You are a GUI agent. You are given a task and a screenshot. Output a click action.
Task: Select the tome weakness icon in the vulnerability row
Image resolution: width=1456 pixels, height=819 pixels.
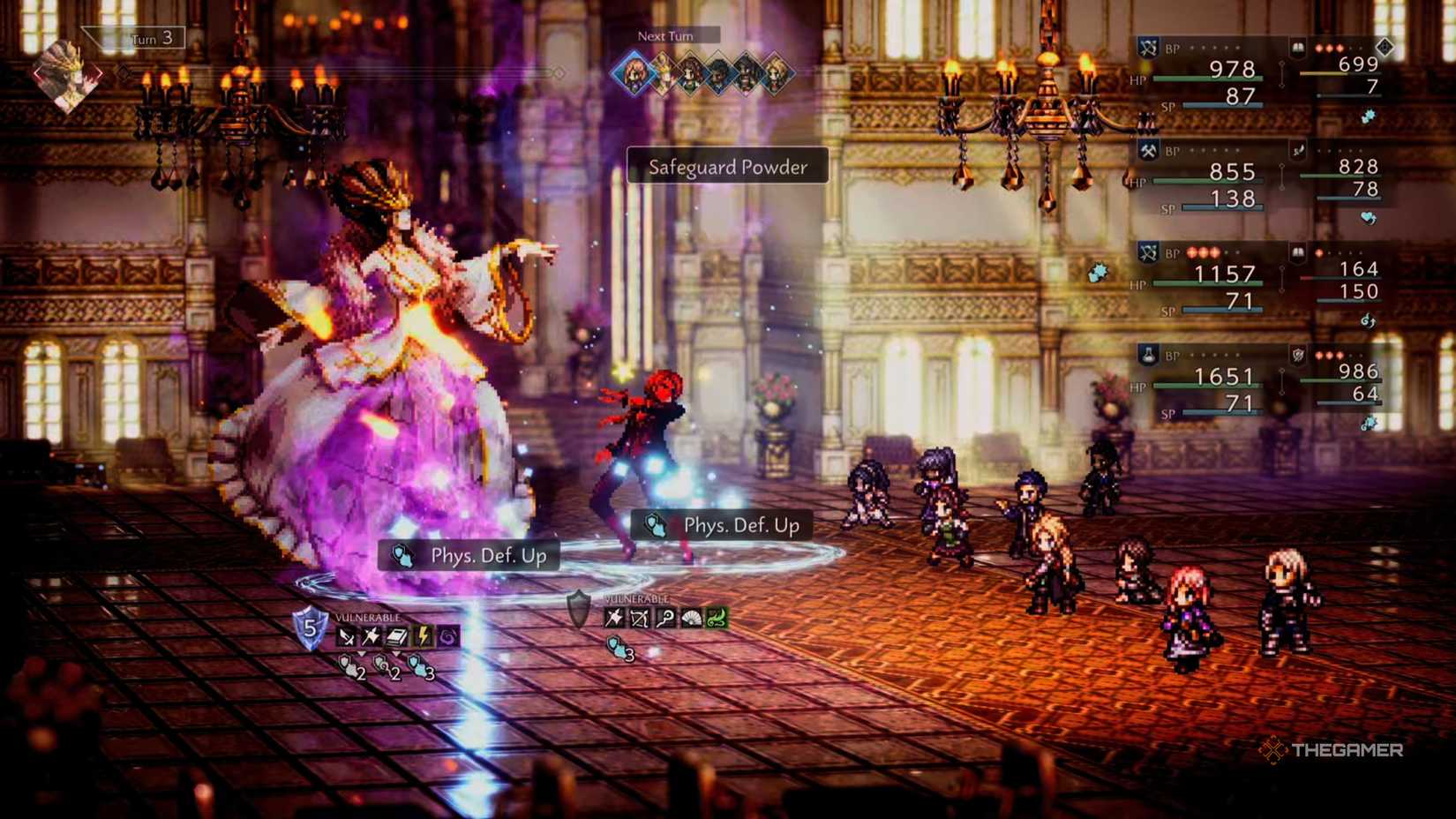[397, 634]
